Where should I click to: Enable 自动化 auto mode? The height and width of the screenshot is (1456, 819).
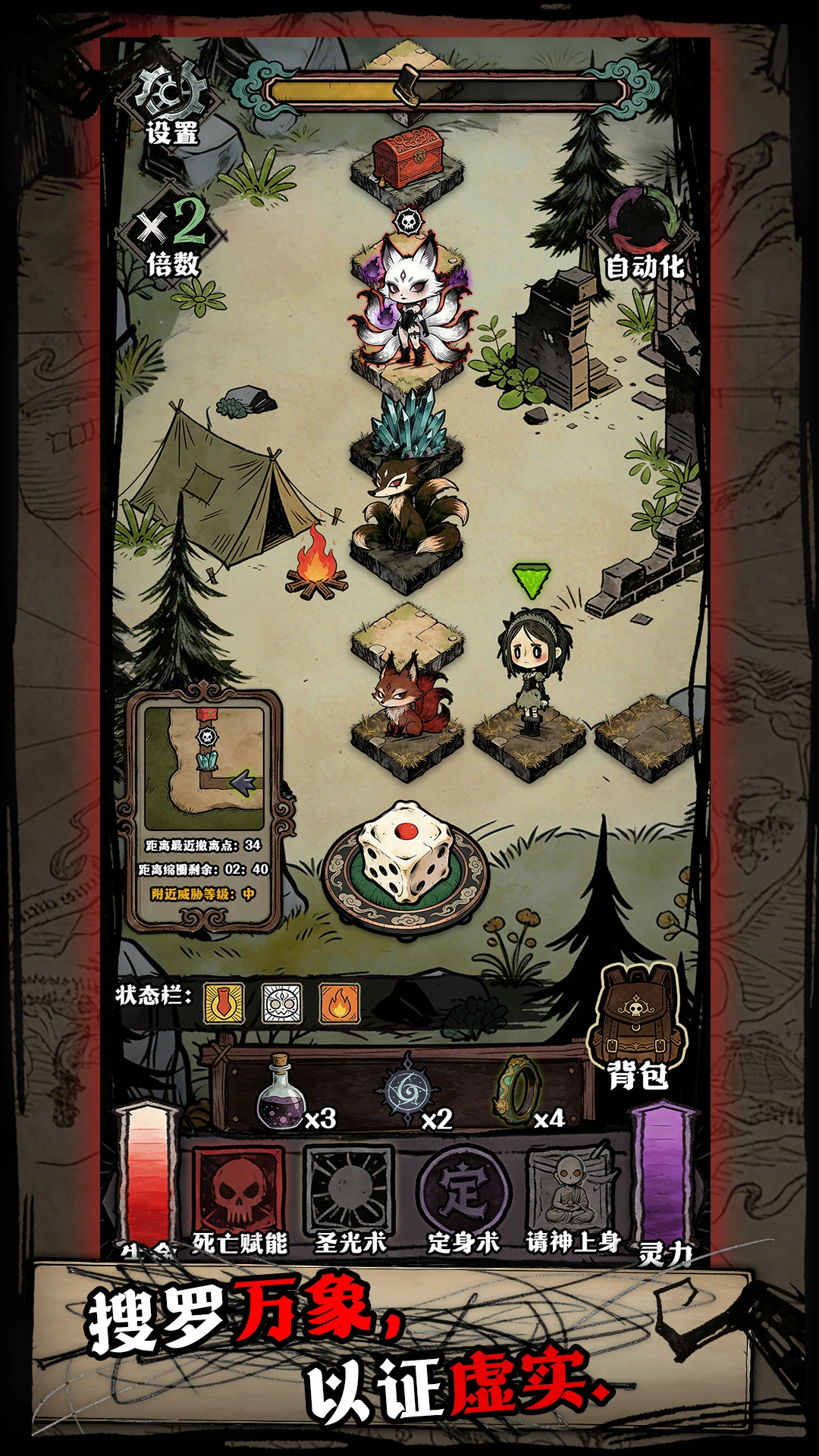pos(645,235)
